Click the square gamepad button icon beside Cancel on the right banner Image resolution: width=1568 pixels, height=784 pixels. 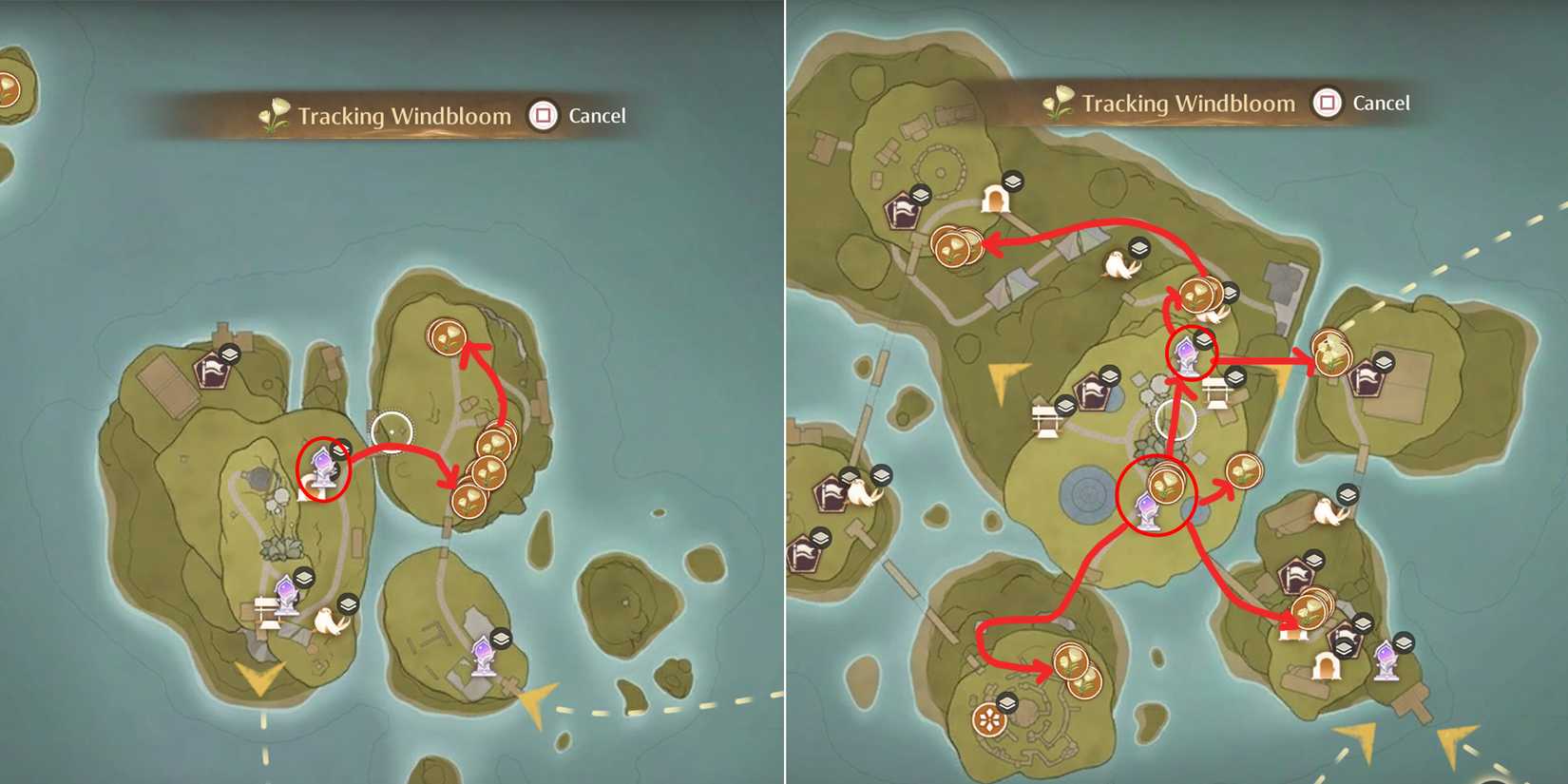point(1325,103)
